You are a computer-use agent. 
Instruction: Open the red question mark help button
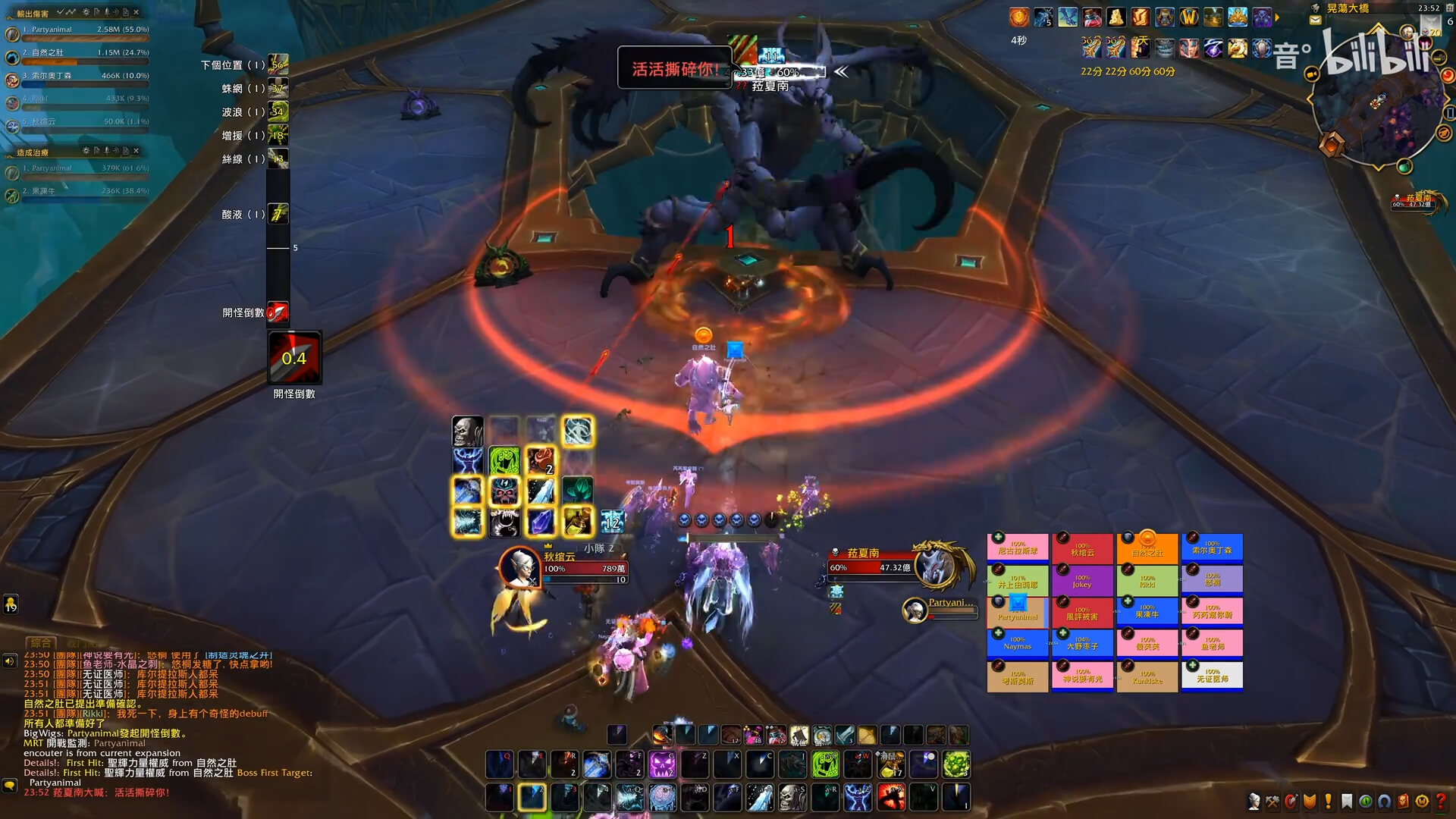point(1441,802)
